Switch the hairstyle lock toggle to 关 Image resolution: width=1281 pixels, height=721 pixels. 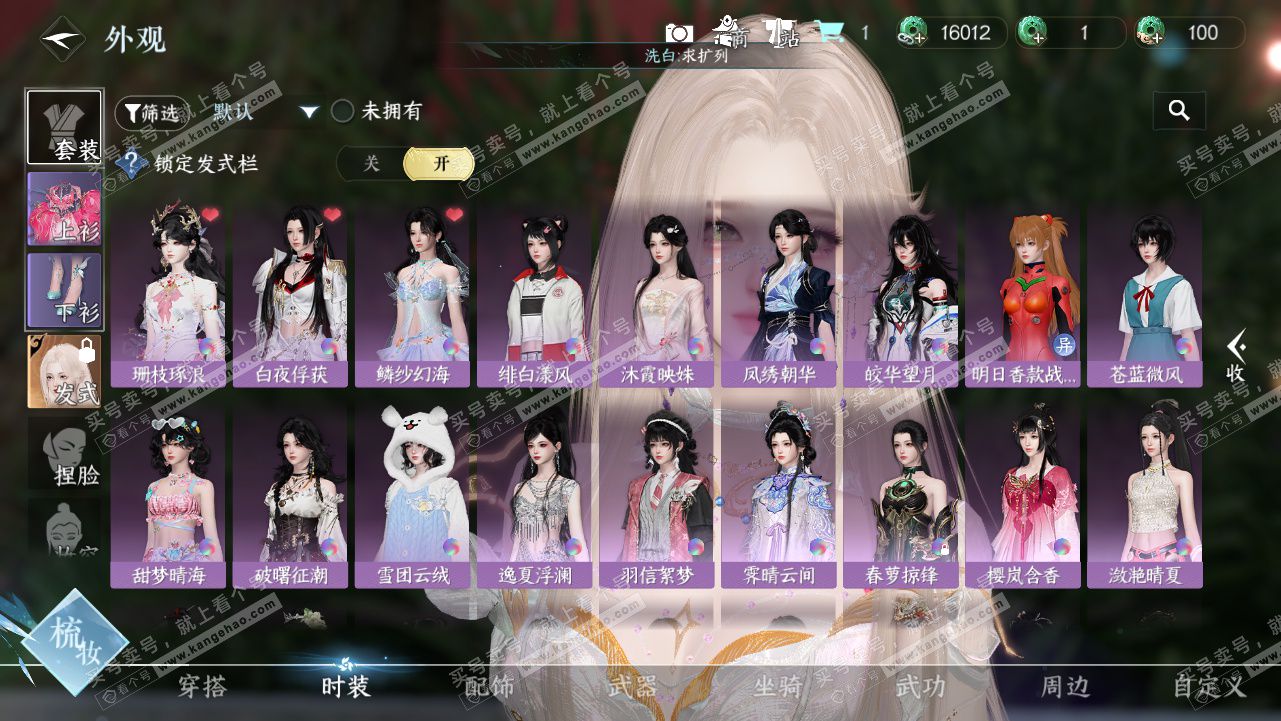coord(371,164)
